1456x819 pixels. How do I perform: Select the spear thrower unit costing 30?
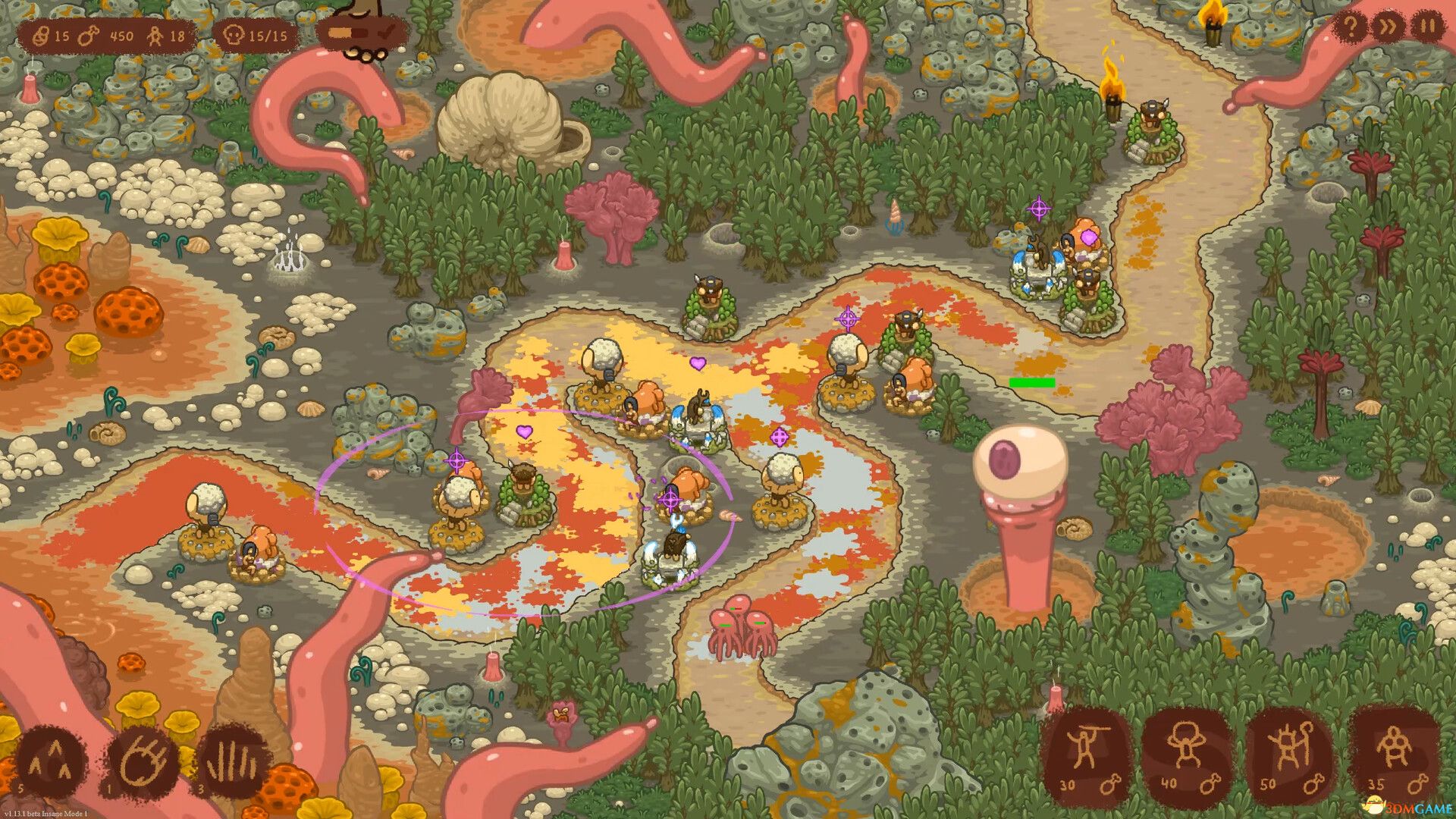point(1086,754)
